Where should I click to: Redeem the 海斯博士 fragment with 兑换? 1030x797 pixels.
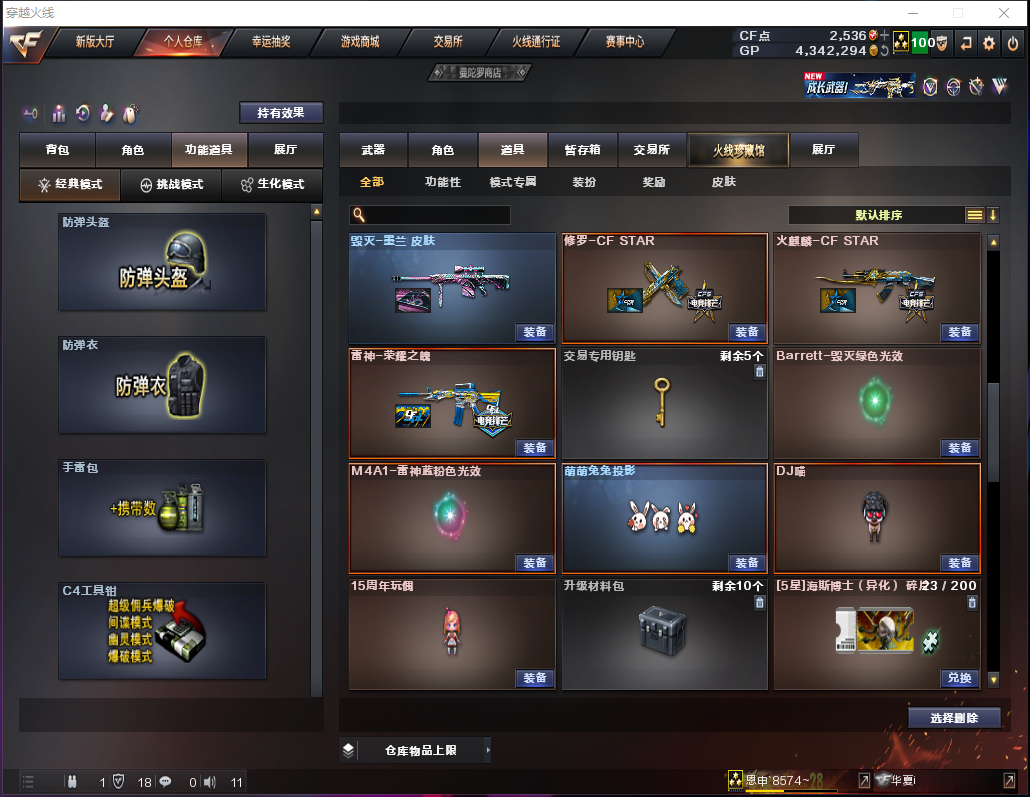[x=958, y=678]
